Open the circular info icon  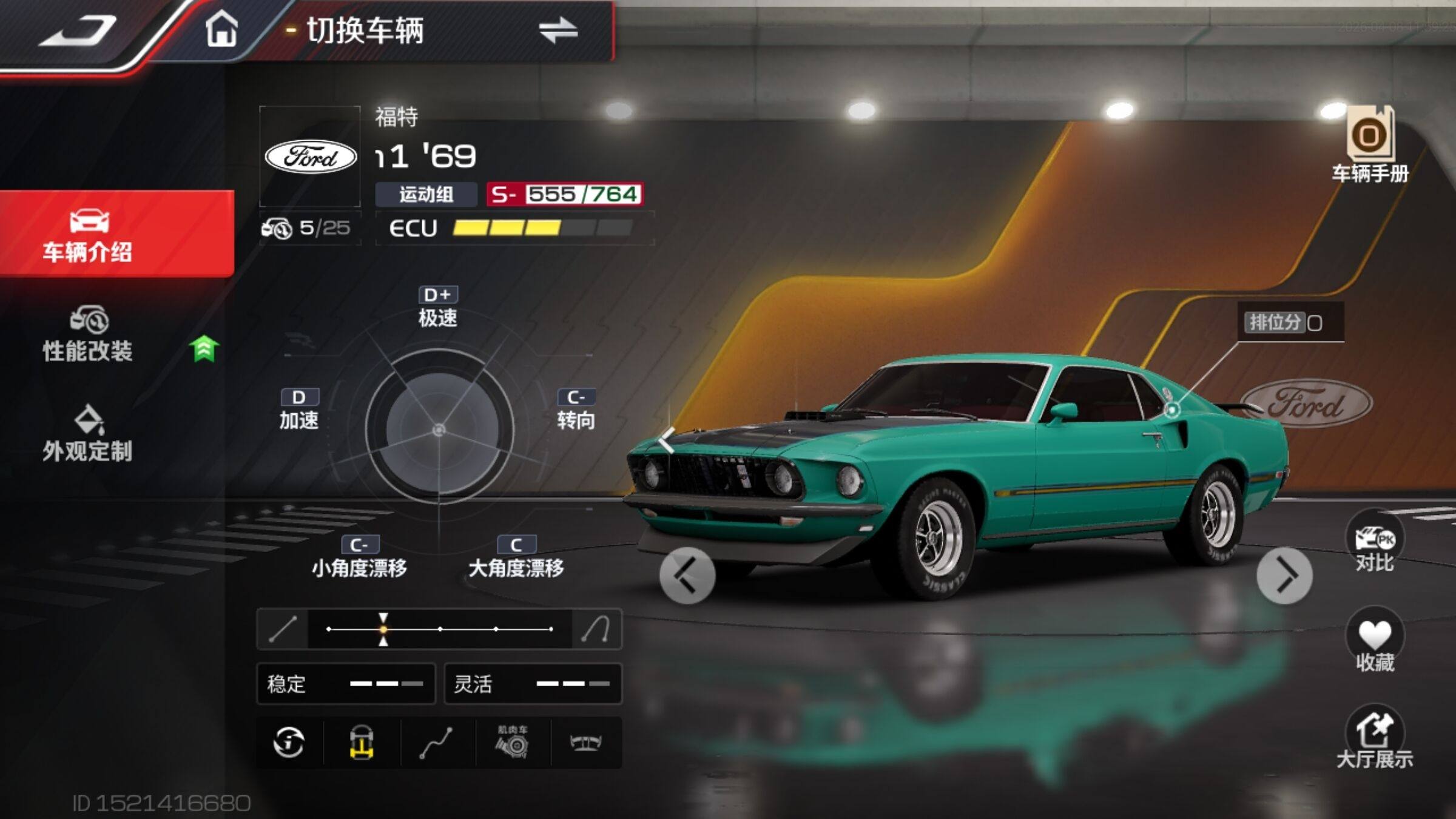pos(289,743)
